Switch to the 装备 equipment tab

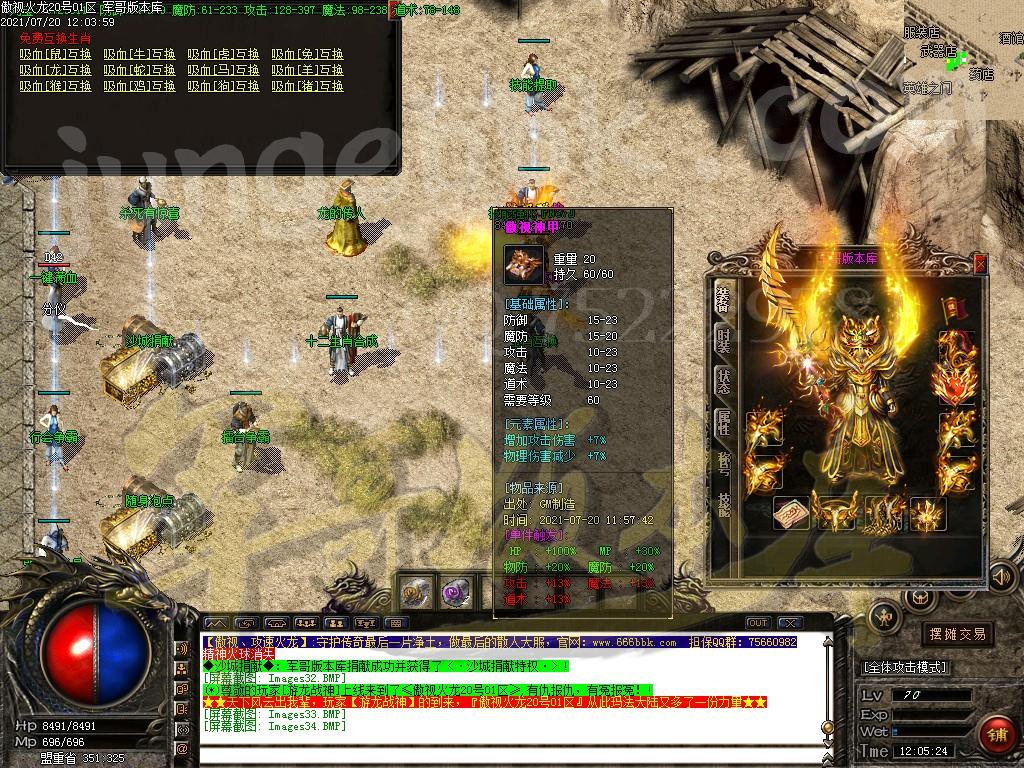coord(723,298)
